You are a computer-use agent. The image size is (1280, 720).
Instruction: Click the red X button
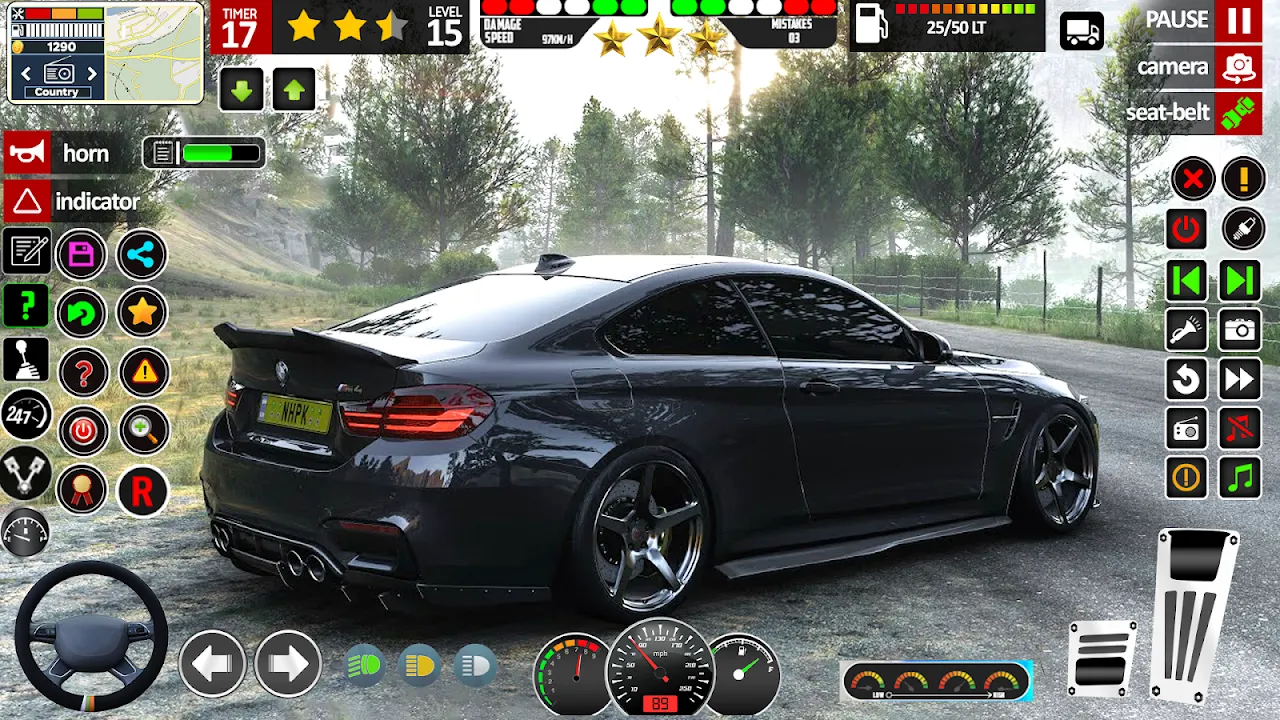pos(1192,180)
